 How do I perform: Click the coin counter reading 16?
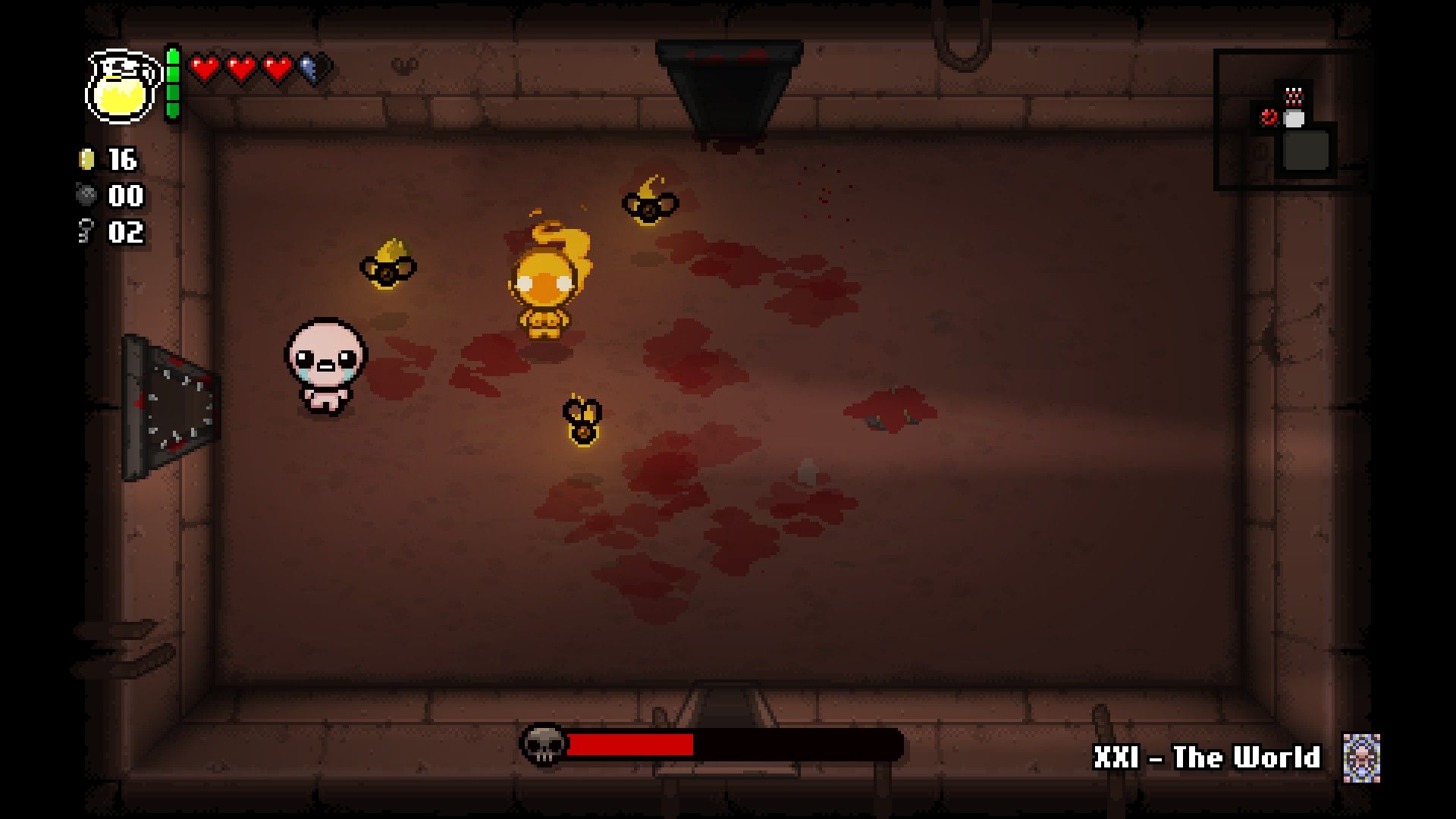[121, 159]
